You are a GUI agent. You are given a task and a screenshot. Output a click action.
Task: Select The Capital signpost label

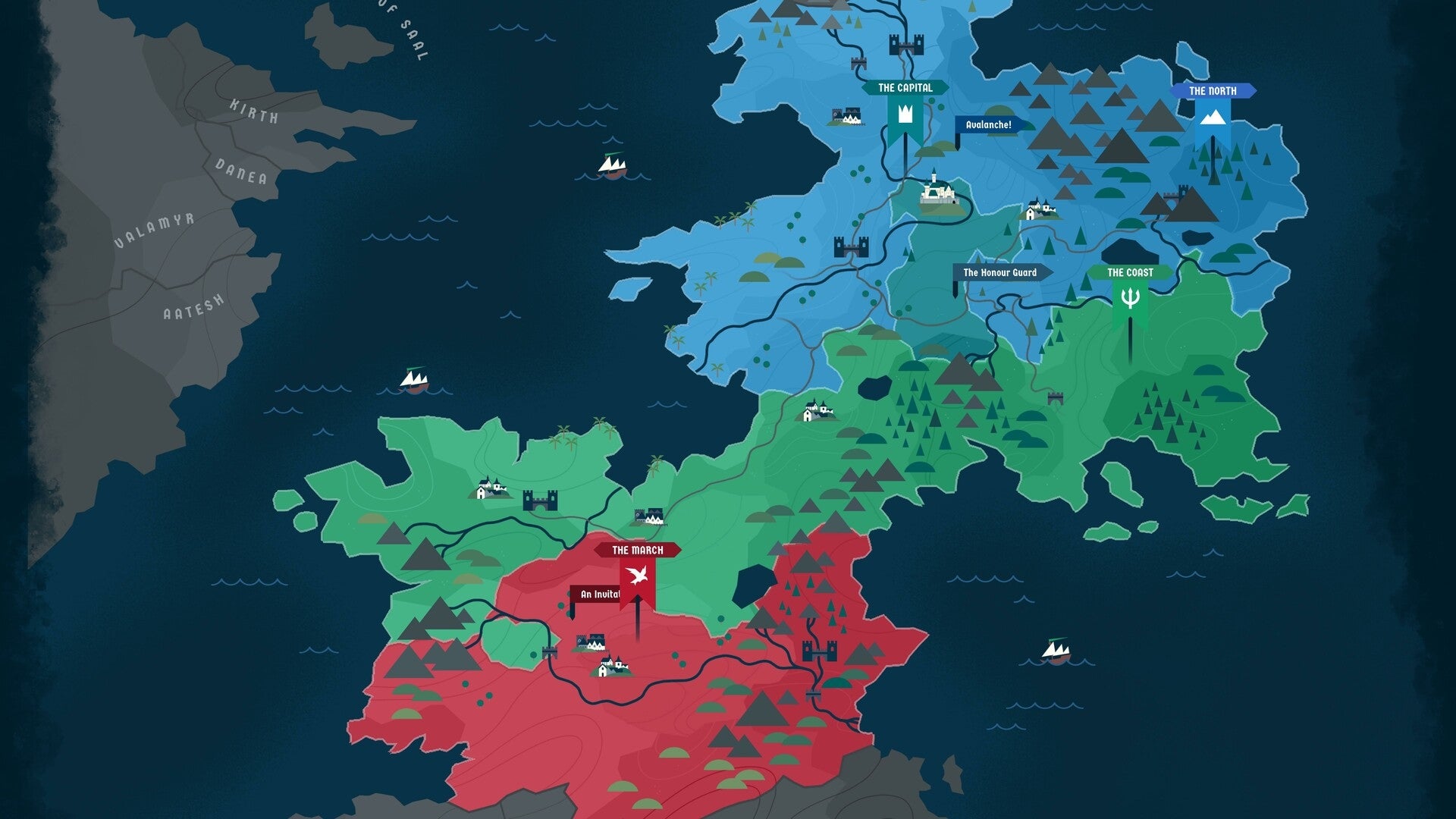(904, 88)
